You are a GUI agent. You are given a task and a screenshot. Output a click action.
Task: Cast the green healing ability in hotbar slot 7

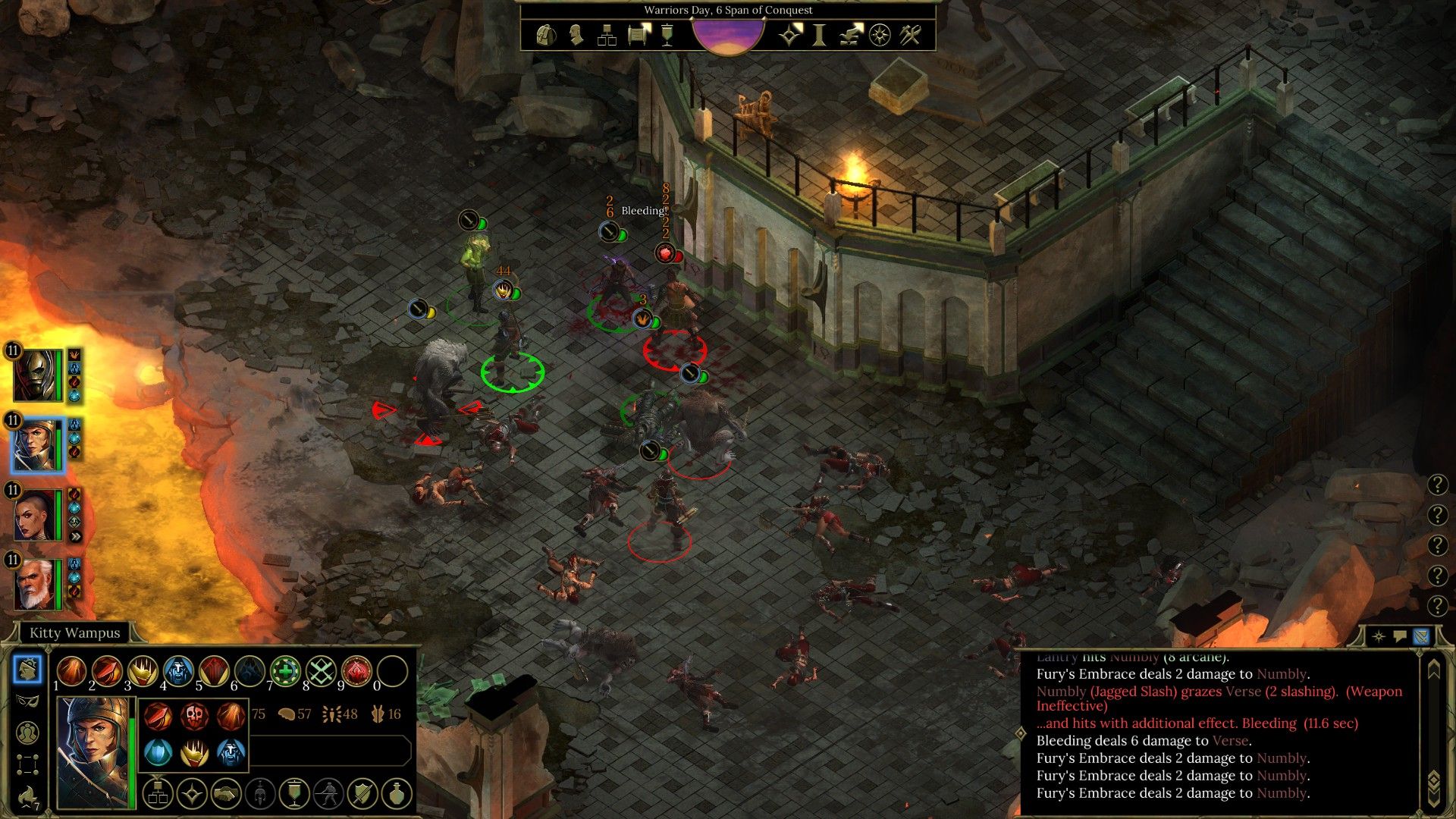(286, 670)
